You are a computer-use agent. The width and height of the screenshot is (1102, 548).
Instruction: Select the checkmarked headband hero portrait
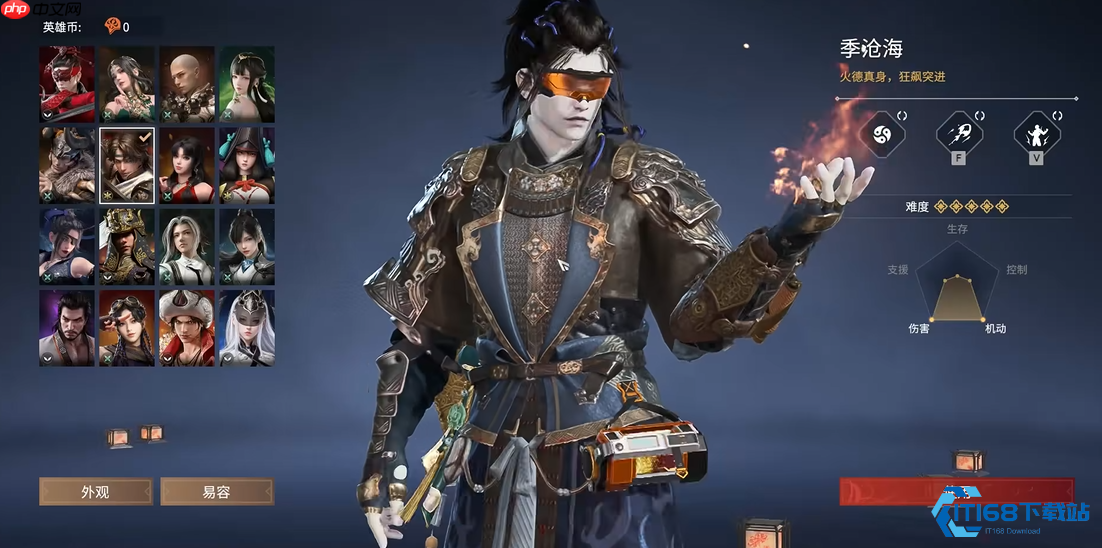pyautogui.click(x=127, y=165)
